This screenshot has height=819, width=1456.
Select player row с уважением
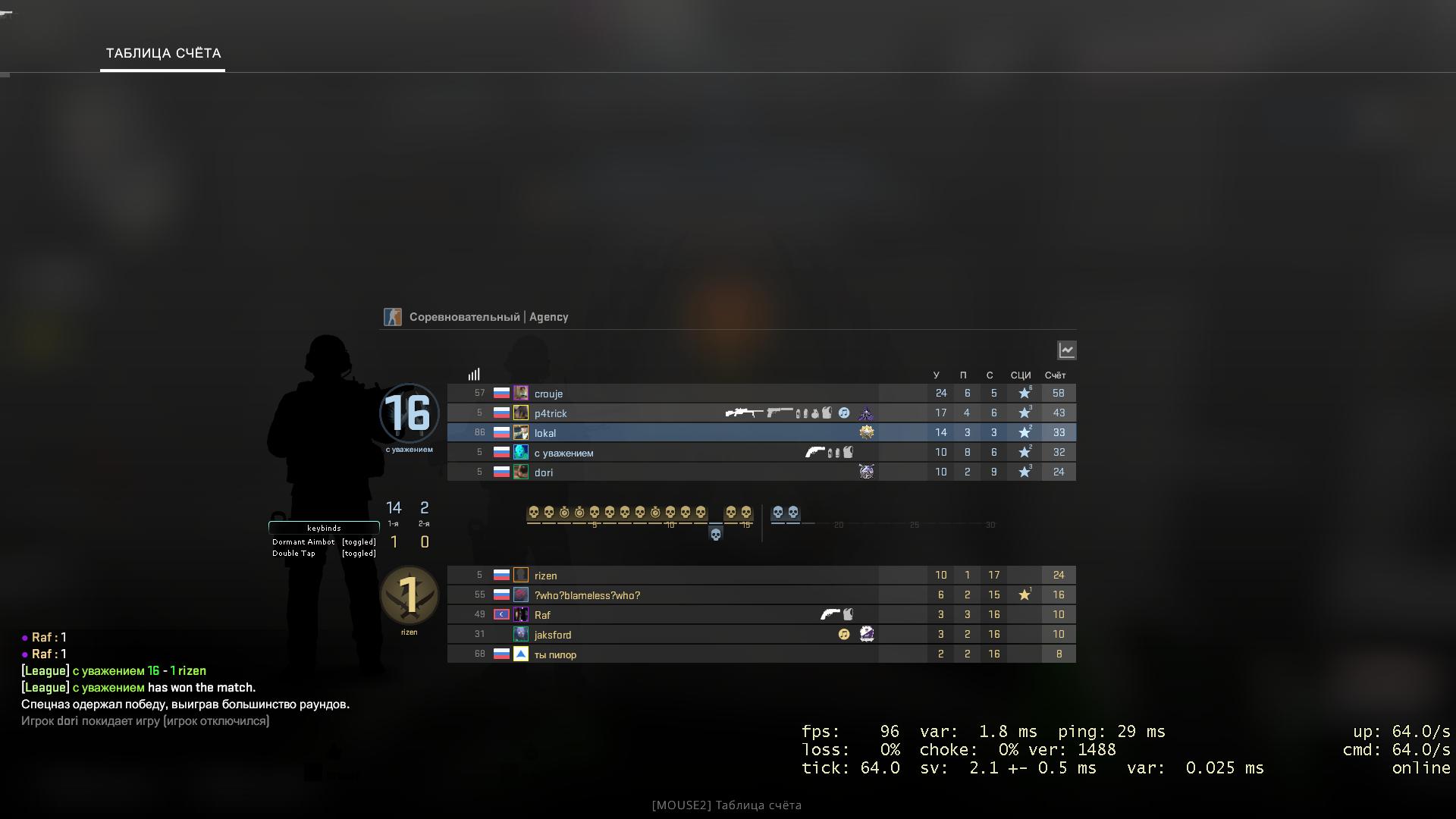point(563,451)
